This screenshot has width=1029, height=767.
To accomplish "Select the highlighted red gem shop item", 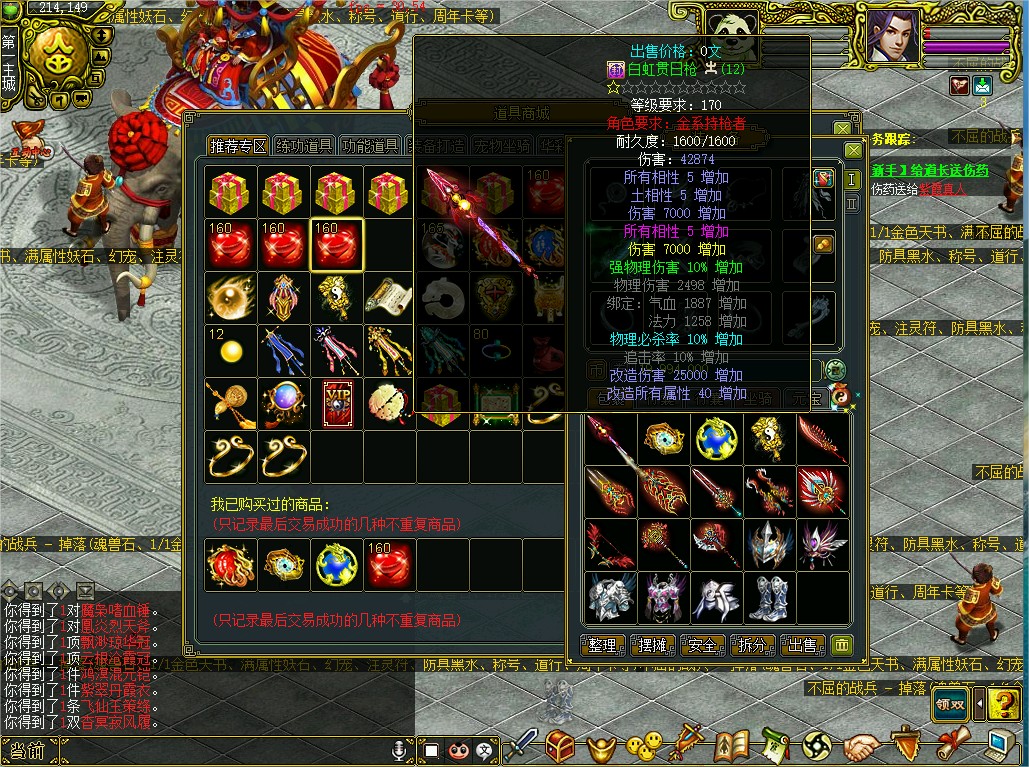I will pos(337,245).
